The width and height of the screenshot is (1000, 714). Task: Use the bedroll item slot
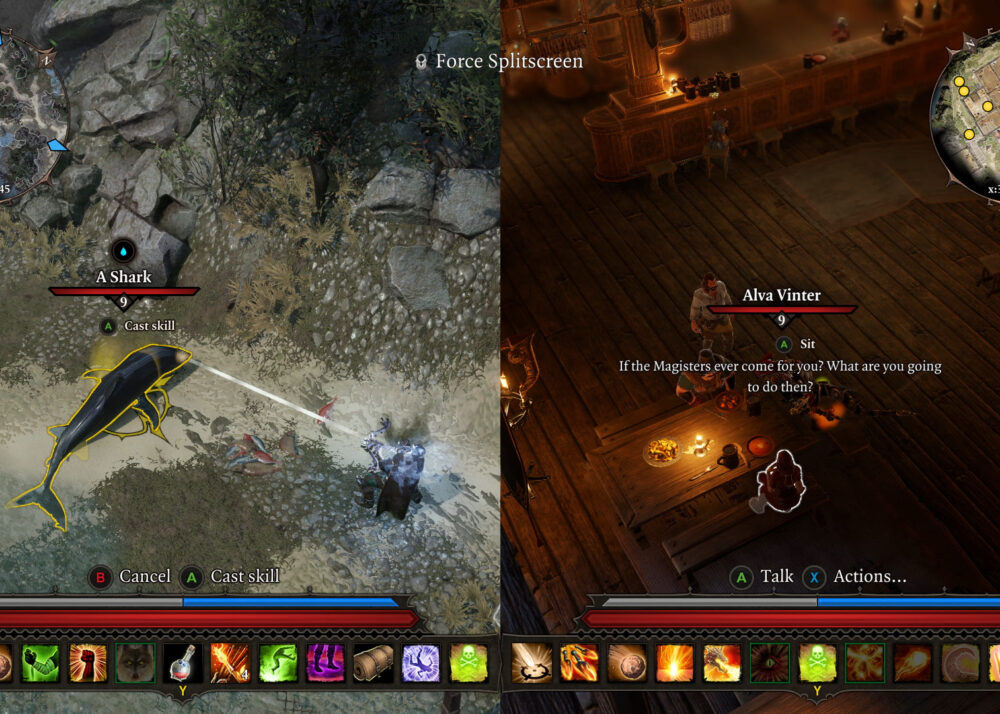374,662
